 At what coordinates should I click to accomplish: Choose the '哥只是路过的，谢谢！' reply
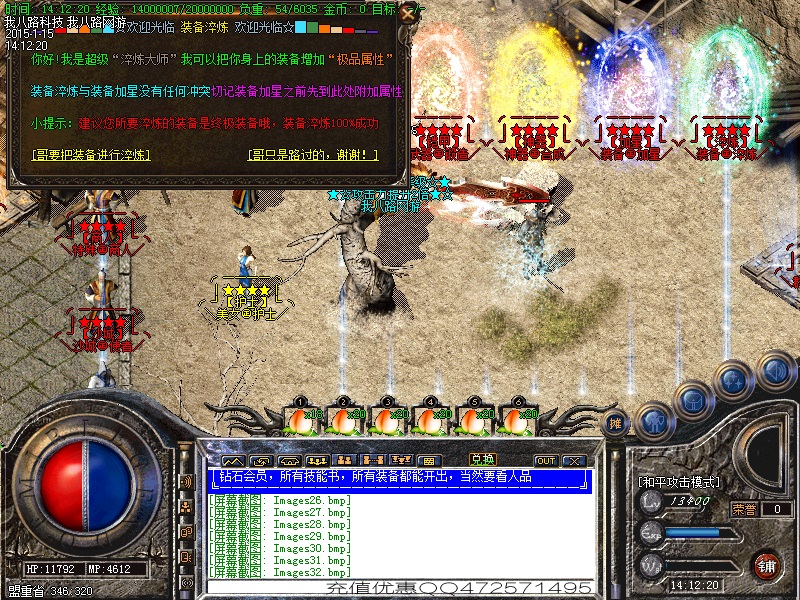(x=313, y=155)
